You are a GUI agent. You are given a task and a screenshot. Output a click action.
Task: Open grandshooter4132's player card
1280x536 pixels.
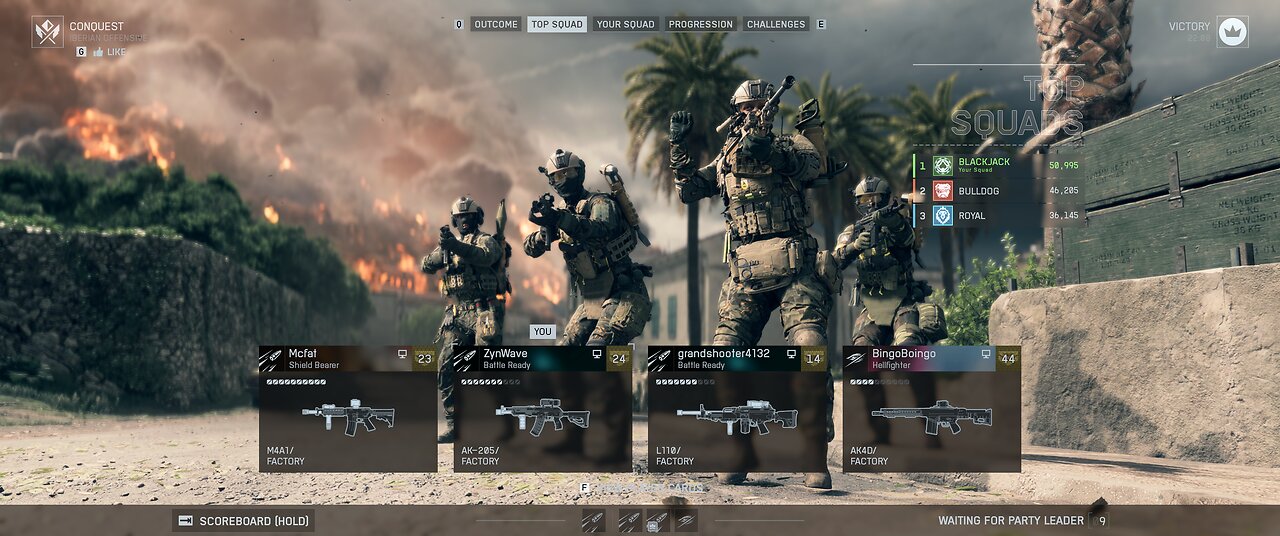tap(737, 359)
